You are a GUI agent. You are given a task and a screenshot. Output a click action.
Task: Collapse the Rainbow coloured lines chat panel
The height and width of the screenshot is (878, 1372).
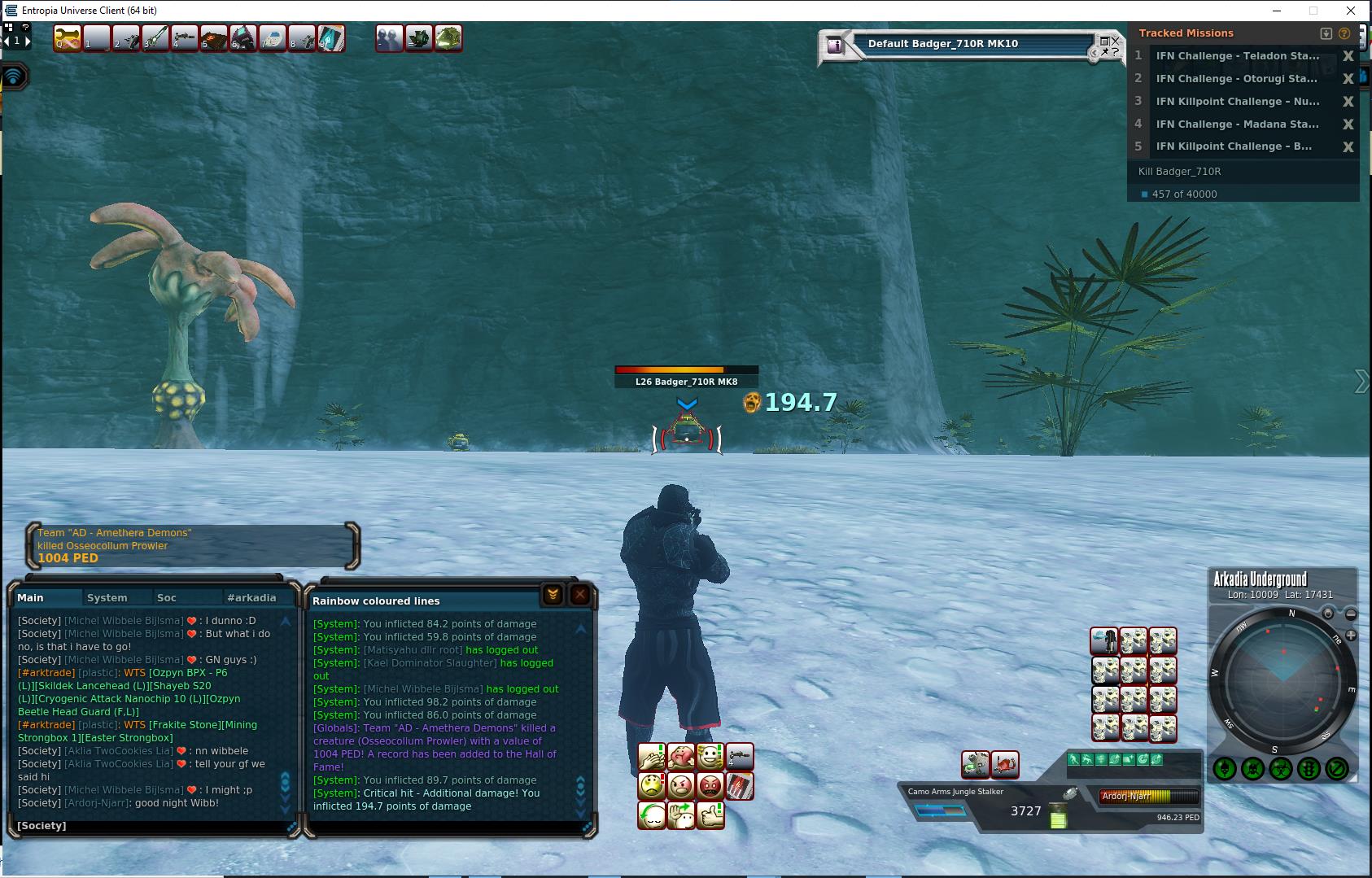(553, 595)
